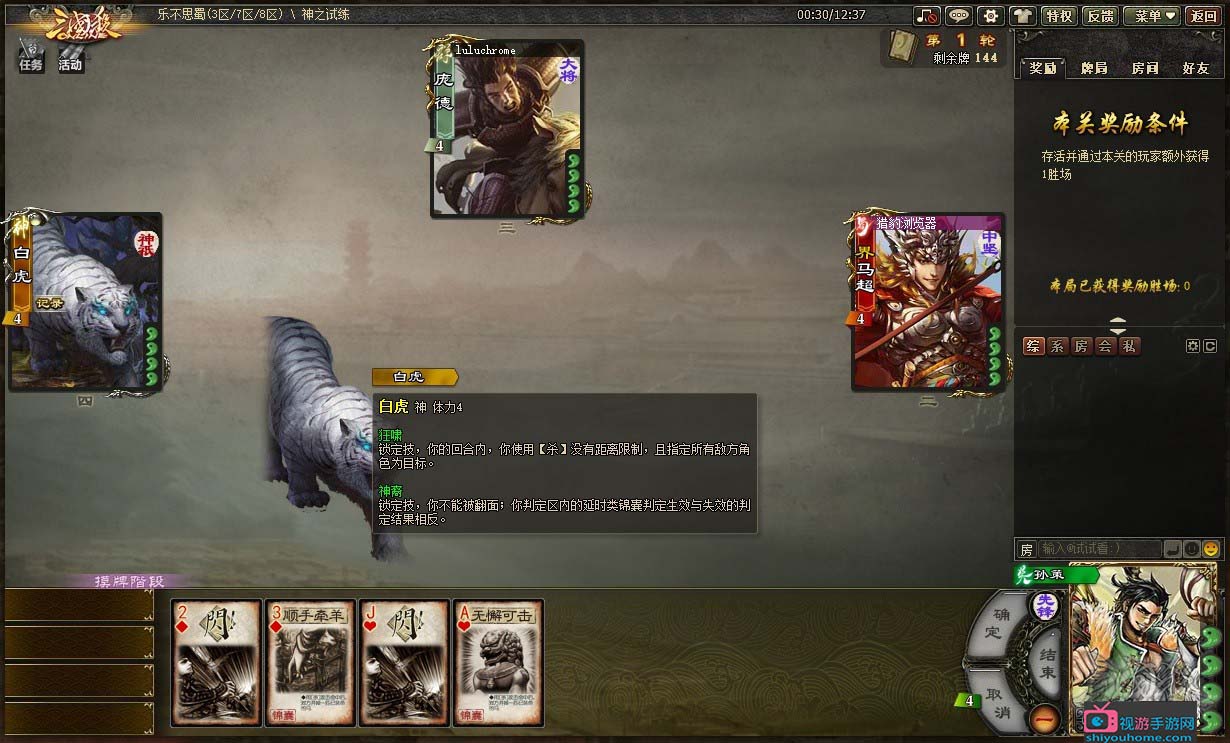
Task: Click the 返回 return button
Action: [1203, 16]
